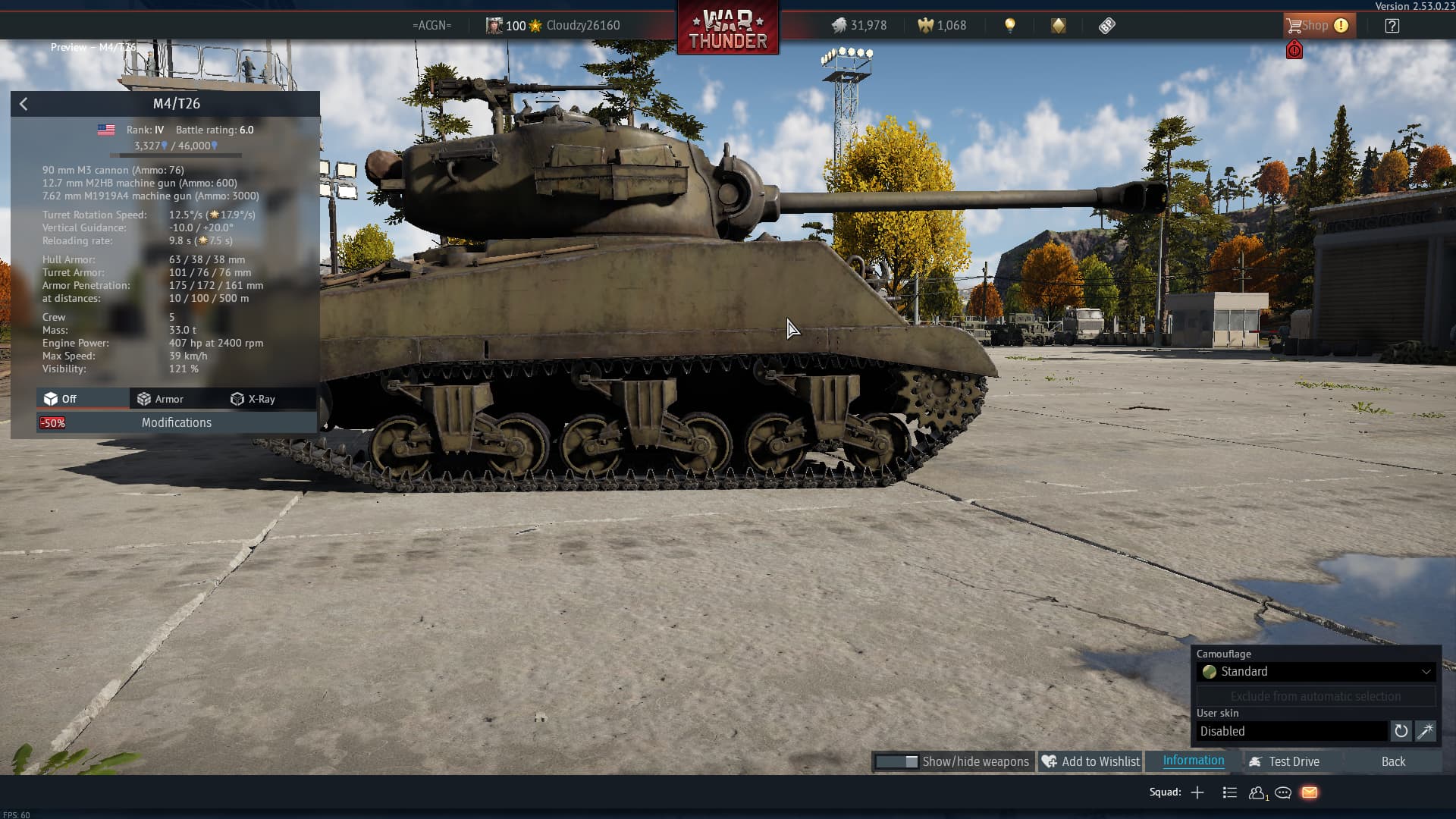Viewport: 1456px width, 819px height.
Task: Start a Test Drive
Action: [x=1285, y=761]
